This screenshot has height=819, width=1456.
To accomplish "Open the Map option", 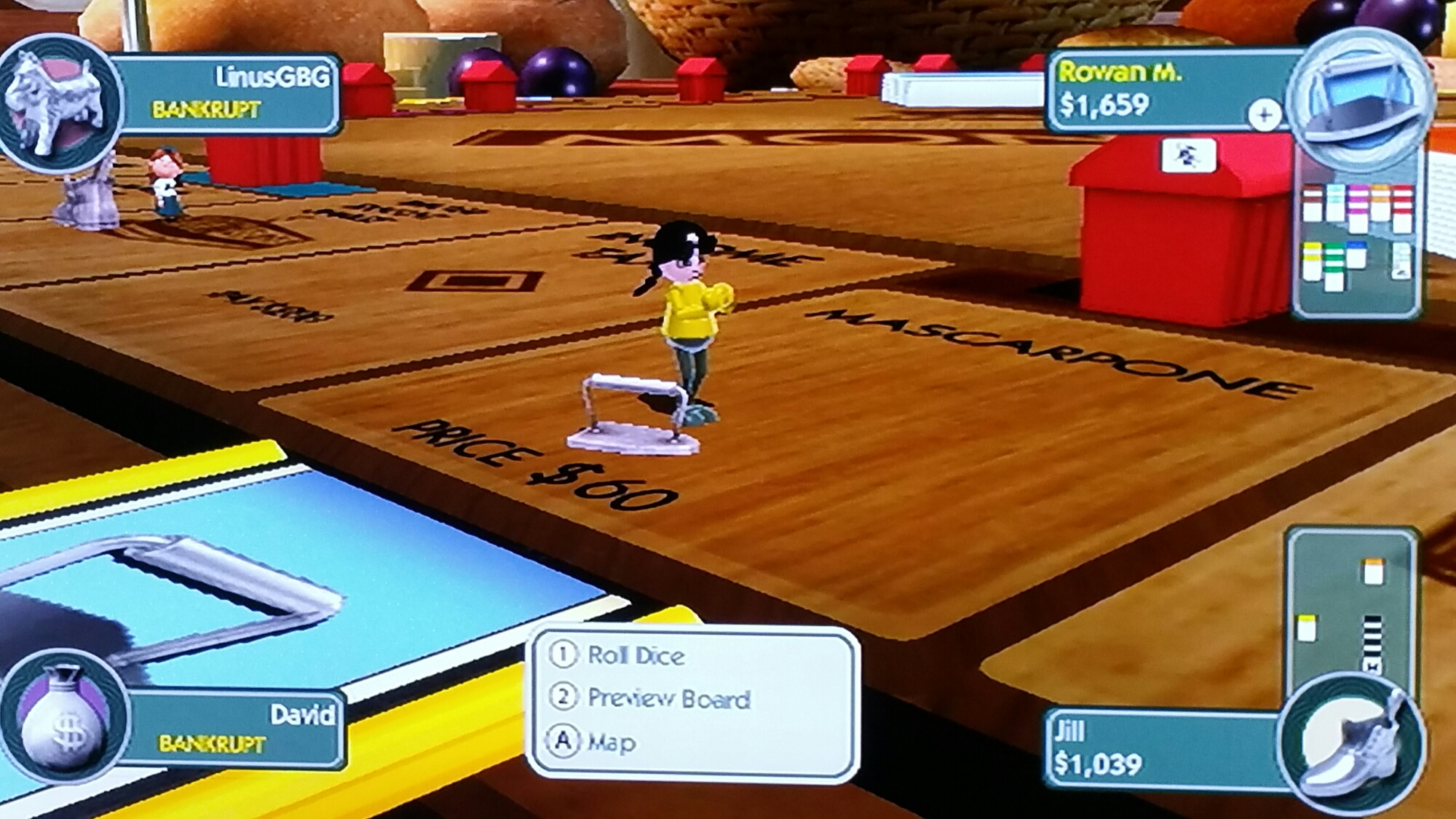I will click(x=611, y=743).
